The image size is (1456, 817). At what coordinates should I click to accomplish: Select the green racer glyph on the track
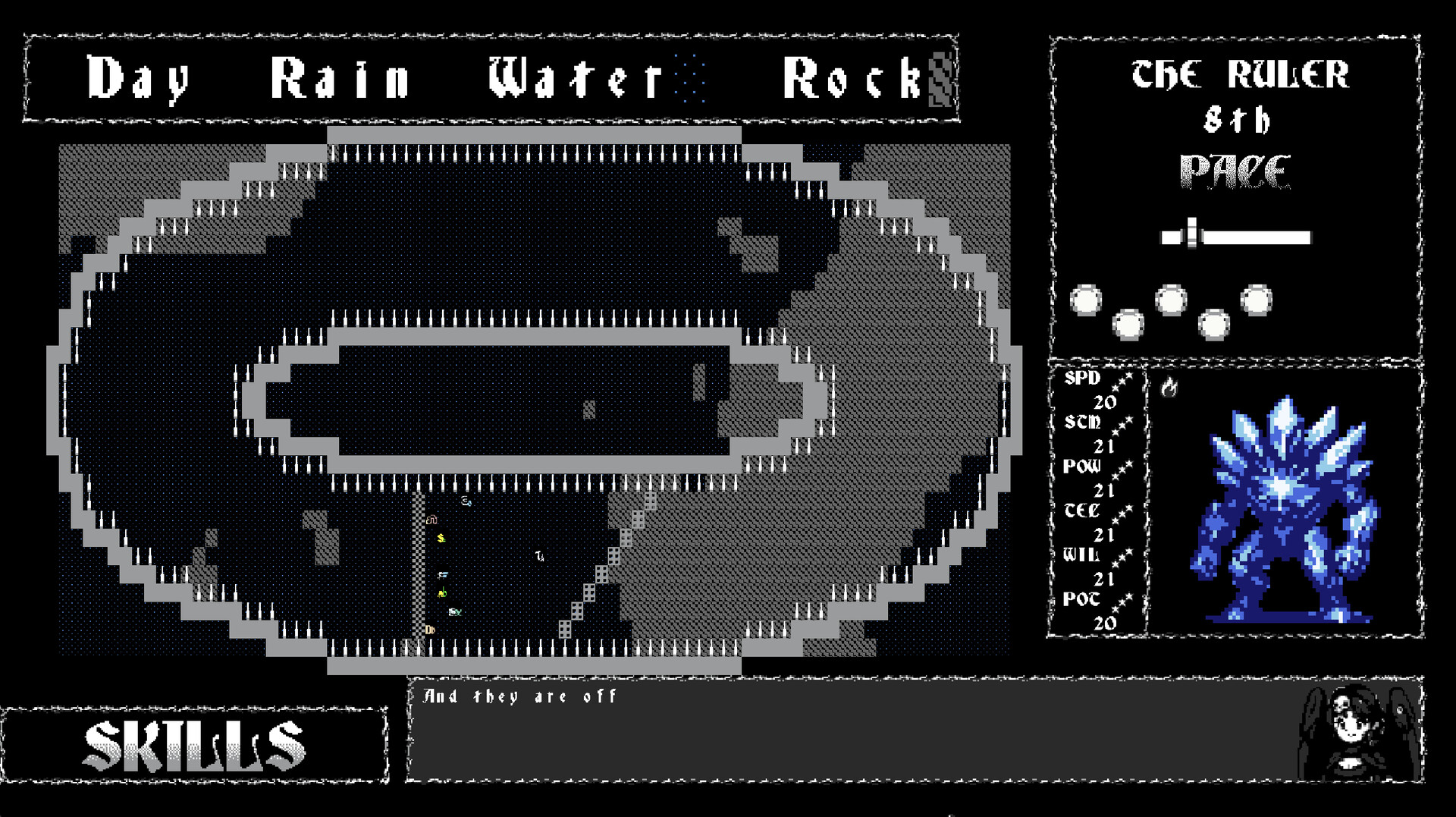click(x=442, y=592)
